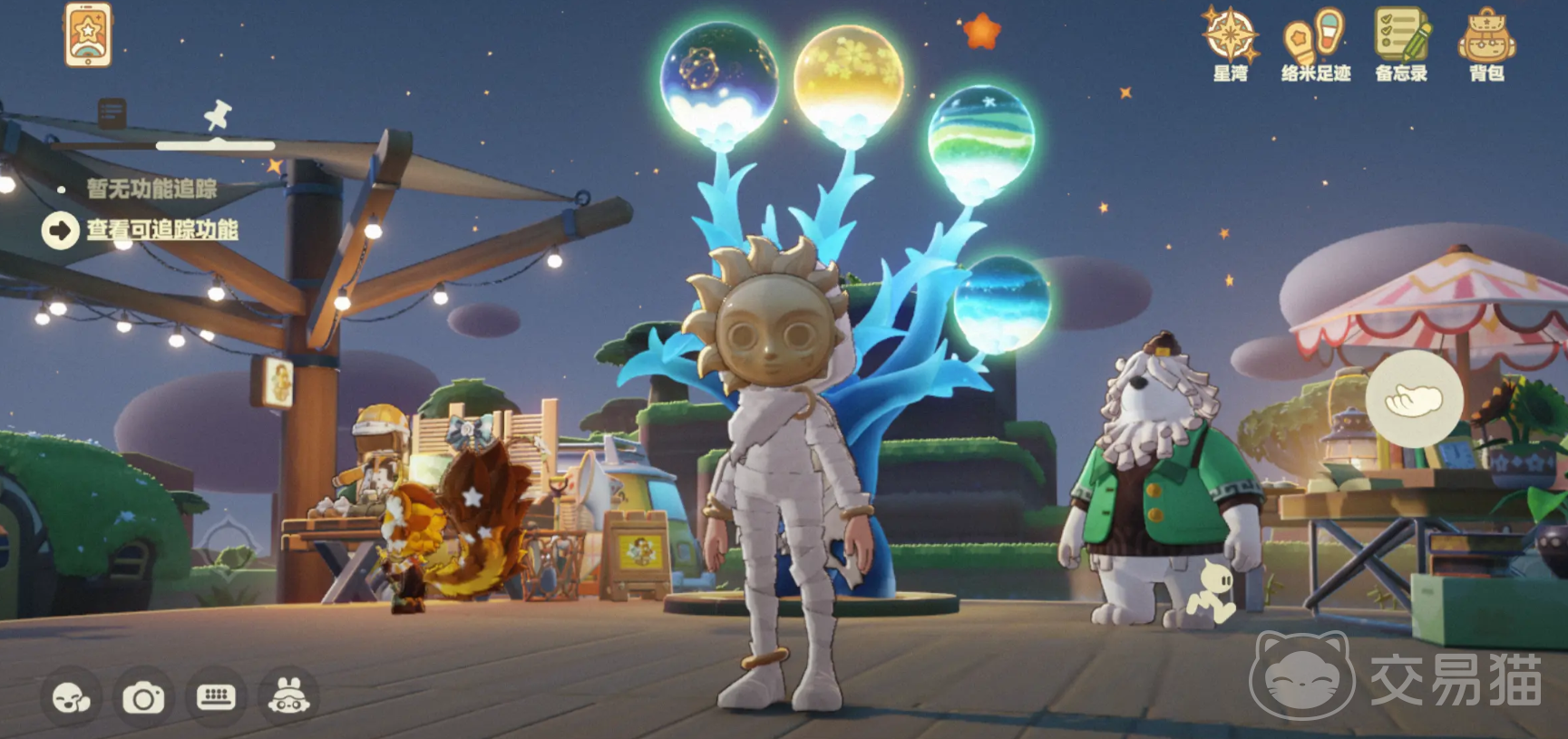
Task: Open the chat keyboard
Action: click(215, 697)
